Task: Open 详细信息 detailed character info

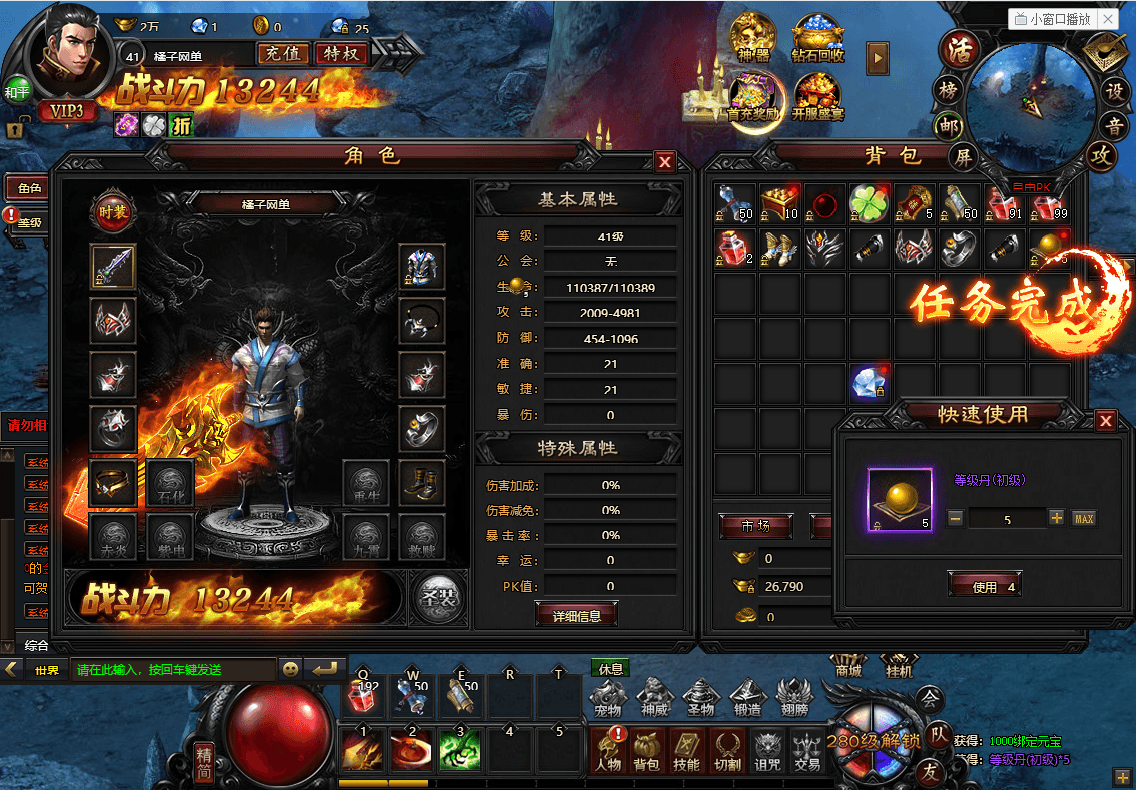Action: click(576, 616)
